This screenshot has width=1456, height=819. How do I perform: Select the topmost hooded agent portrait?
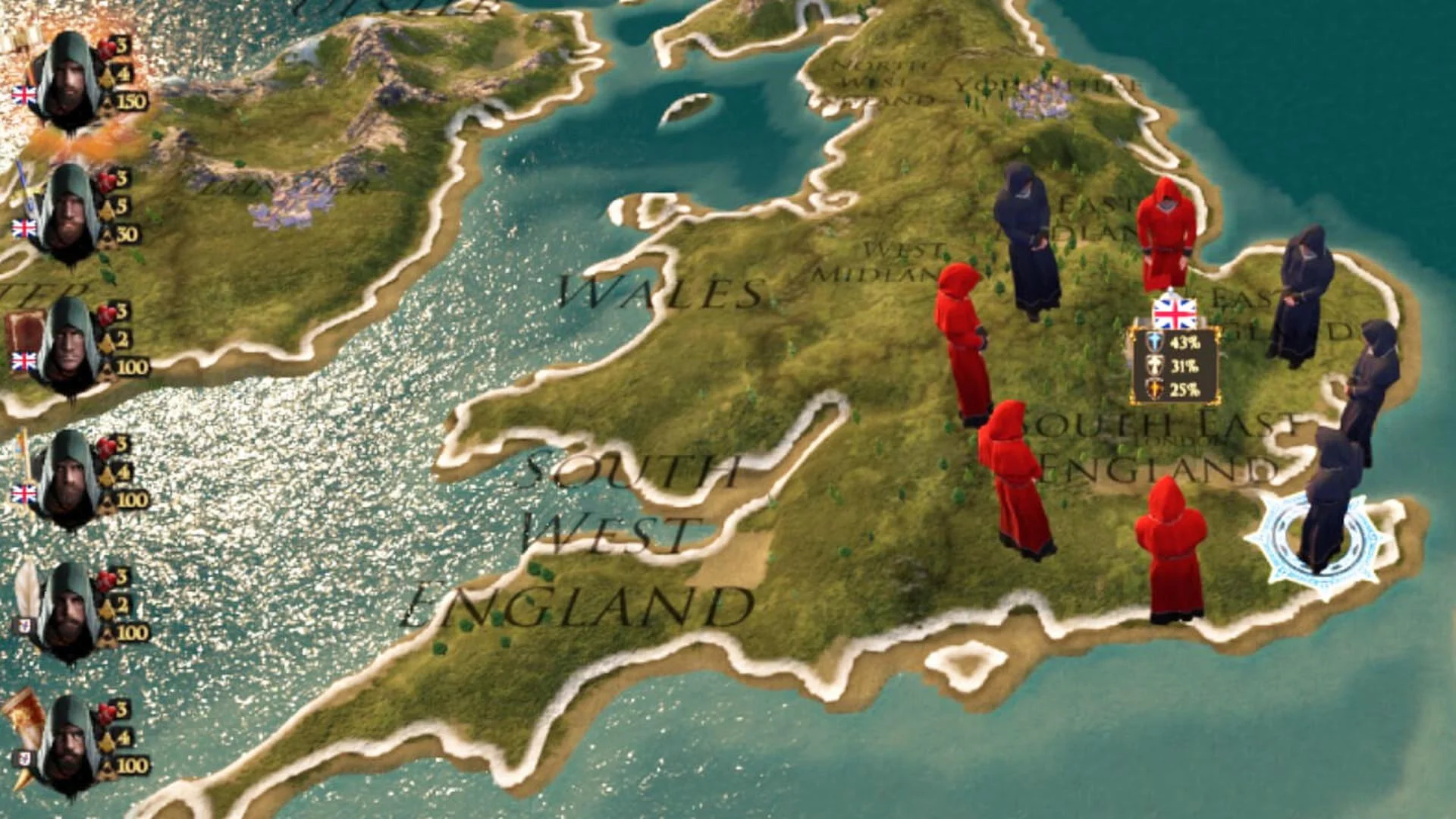click(x=68, y=76)
